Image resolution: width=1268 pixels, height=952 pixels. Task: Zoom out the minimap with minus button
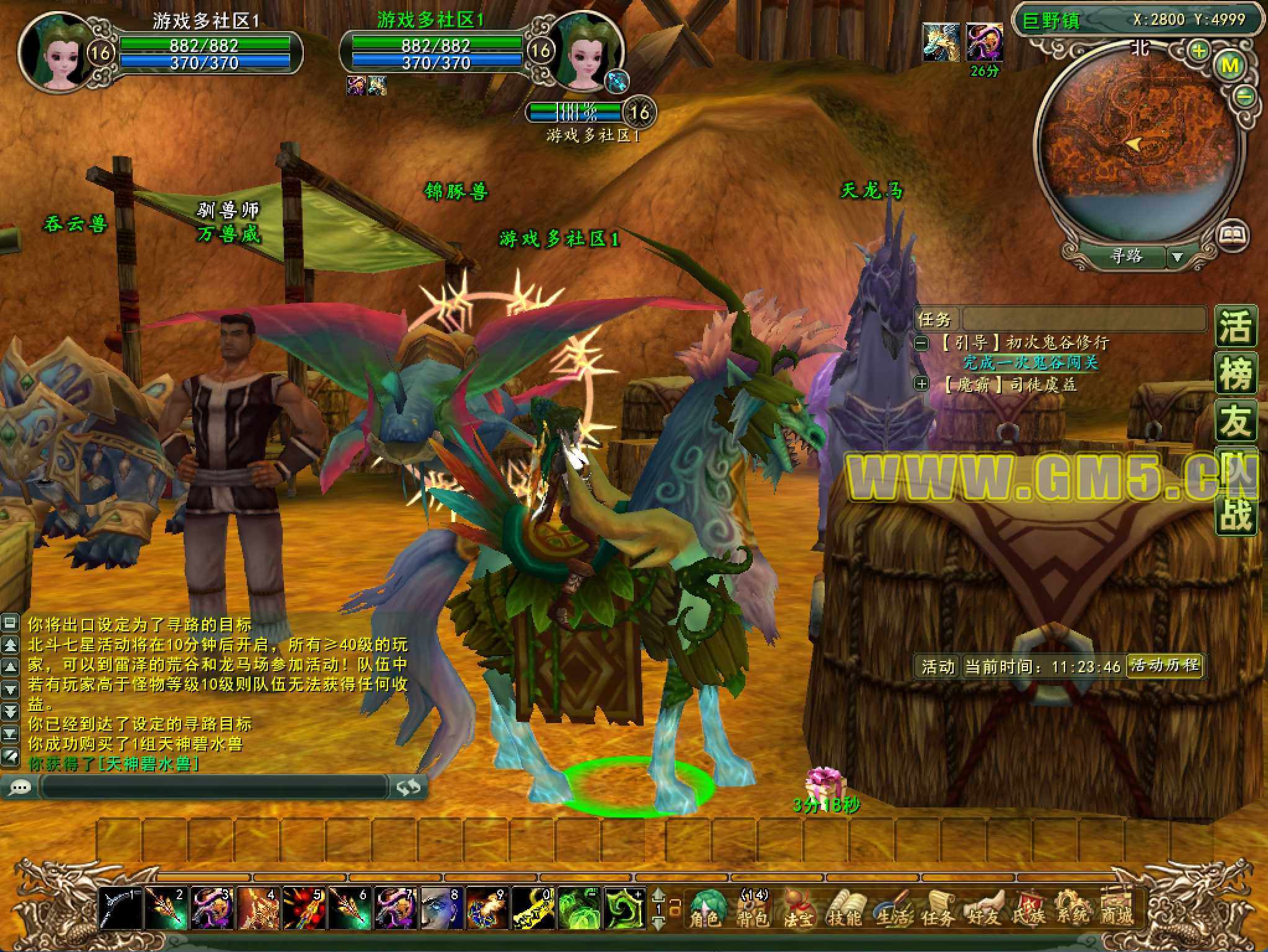pyautogui.click(x=1245, y=96)
